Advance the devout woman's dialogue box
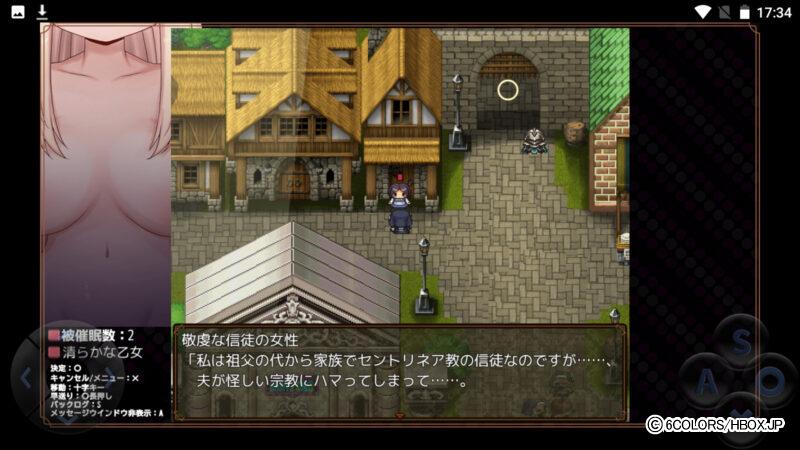 pyautogui.click(x=400, y=371)
